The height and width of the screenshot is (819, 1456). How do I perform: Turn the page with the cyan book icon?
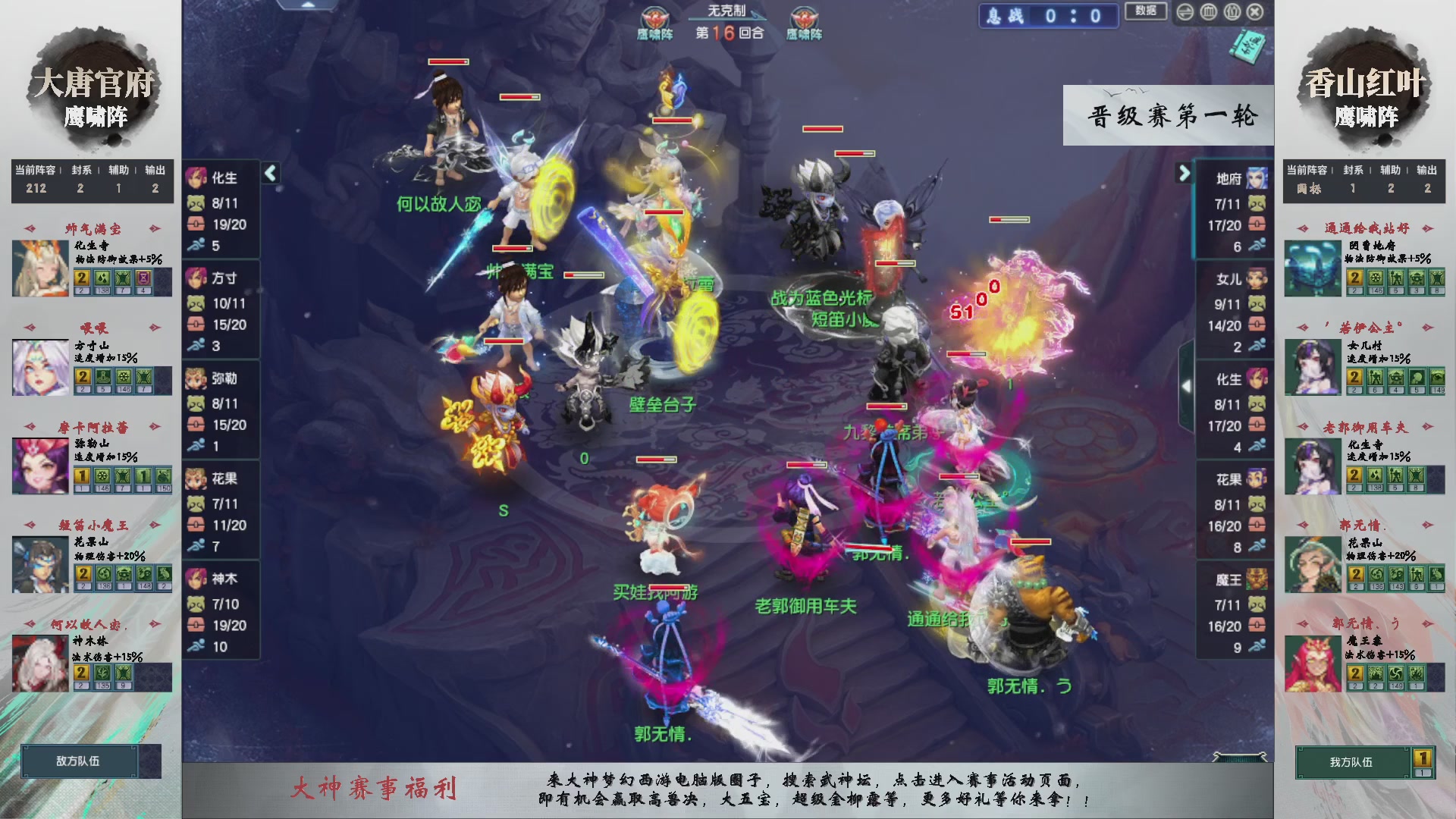coord(1250,48)
